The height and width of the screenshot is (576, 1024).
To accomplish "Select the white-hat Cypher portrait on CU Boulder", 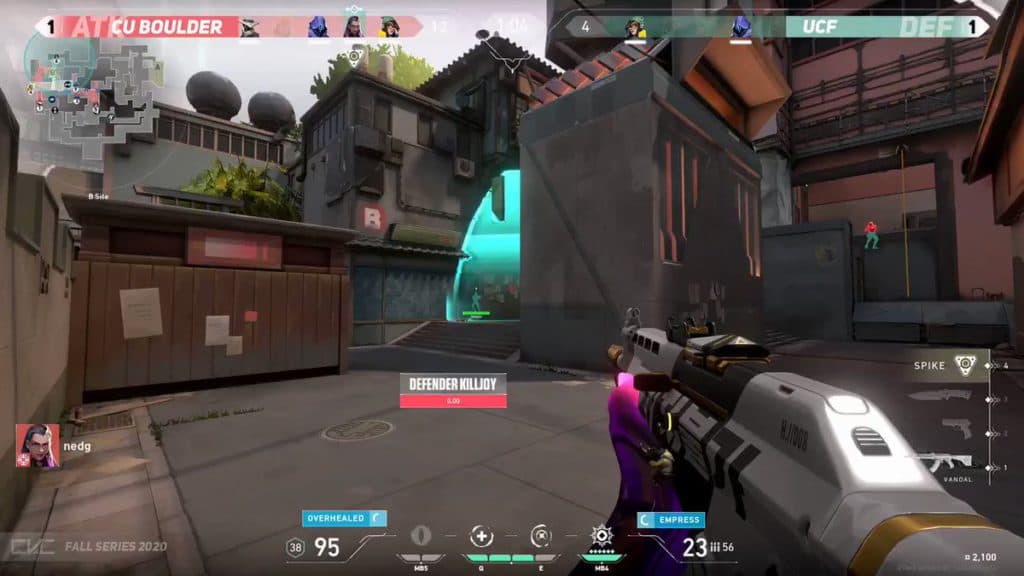I will (x=250, y=27).
